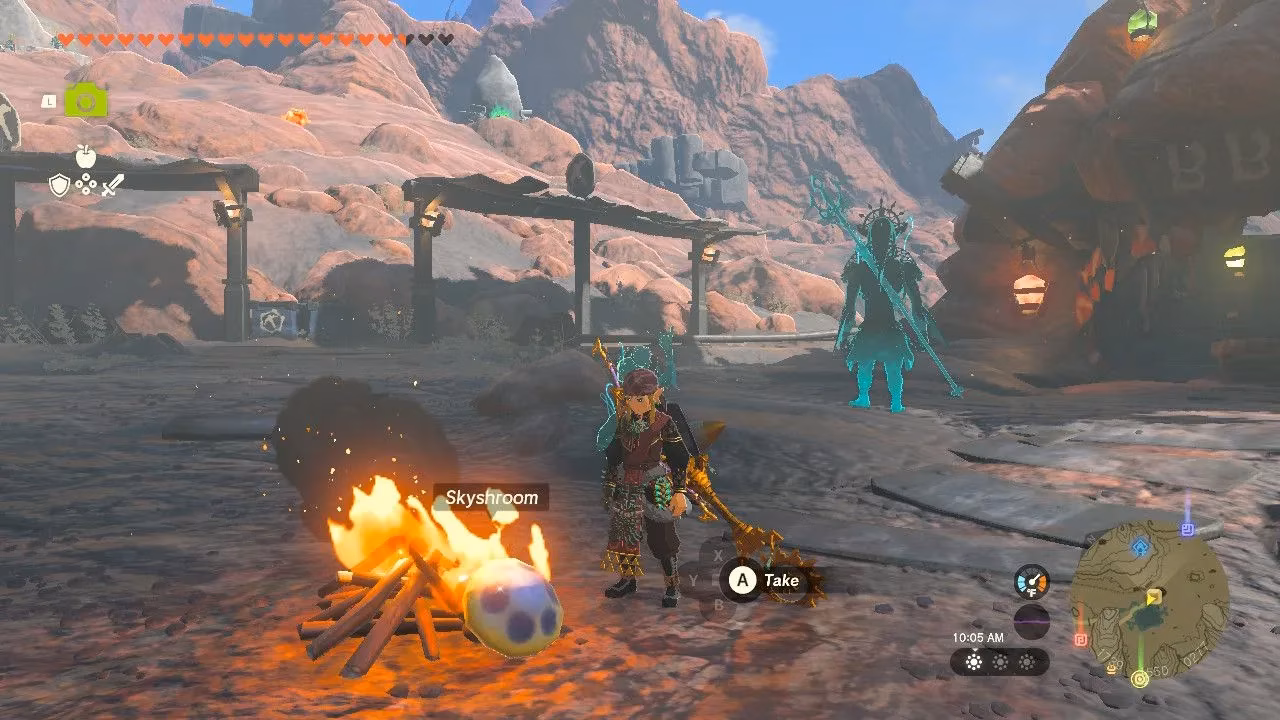Click the yellow player arrow on the minimap
This screenshot has width=1280, height=720.
[x=1153, y=597]
